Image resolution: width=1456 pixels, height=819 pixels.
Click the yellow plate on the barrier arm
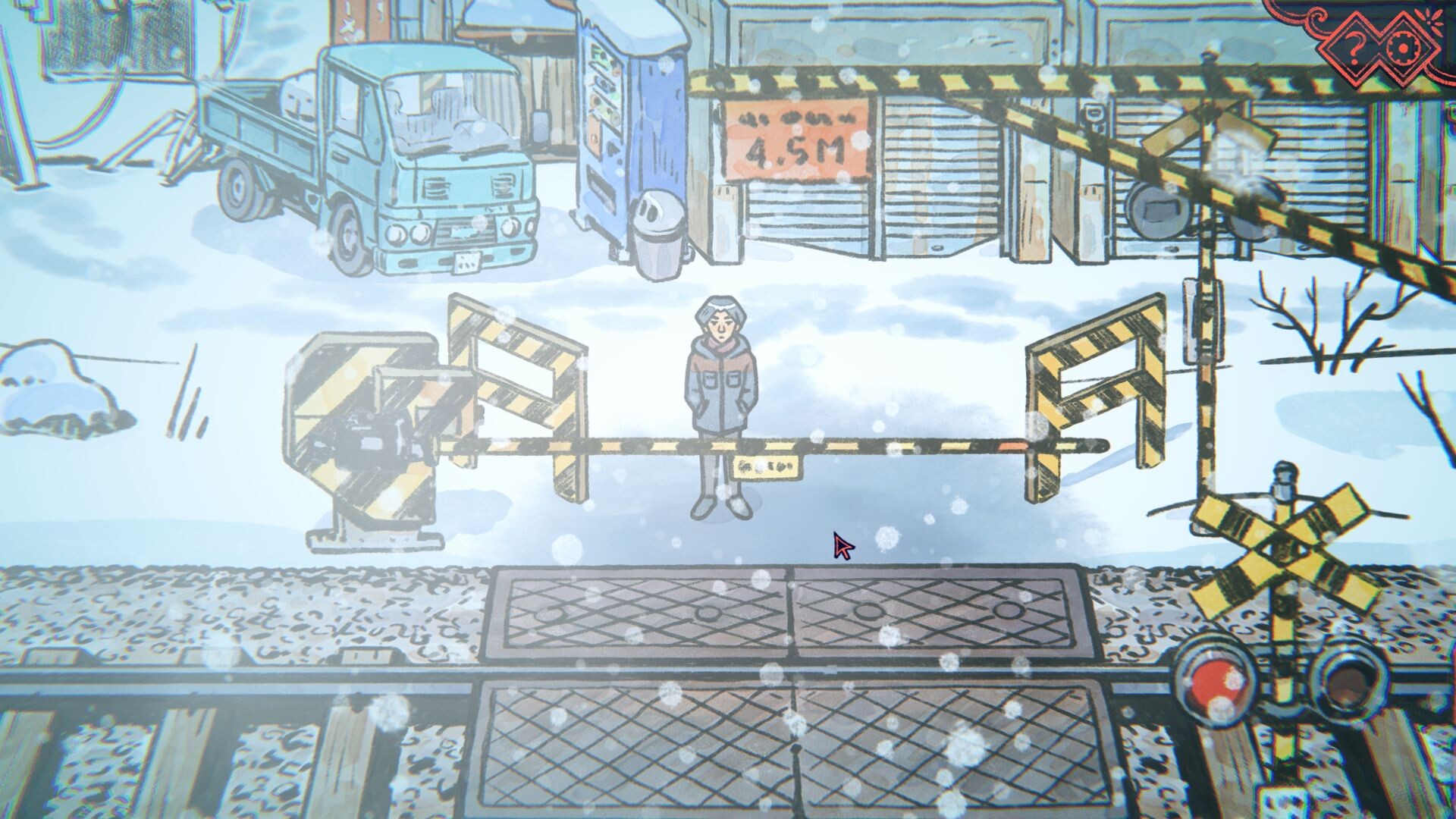click(766, 466)
